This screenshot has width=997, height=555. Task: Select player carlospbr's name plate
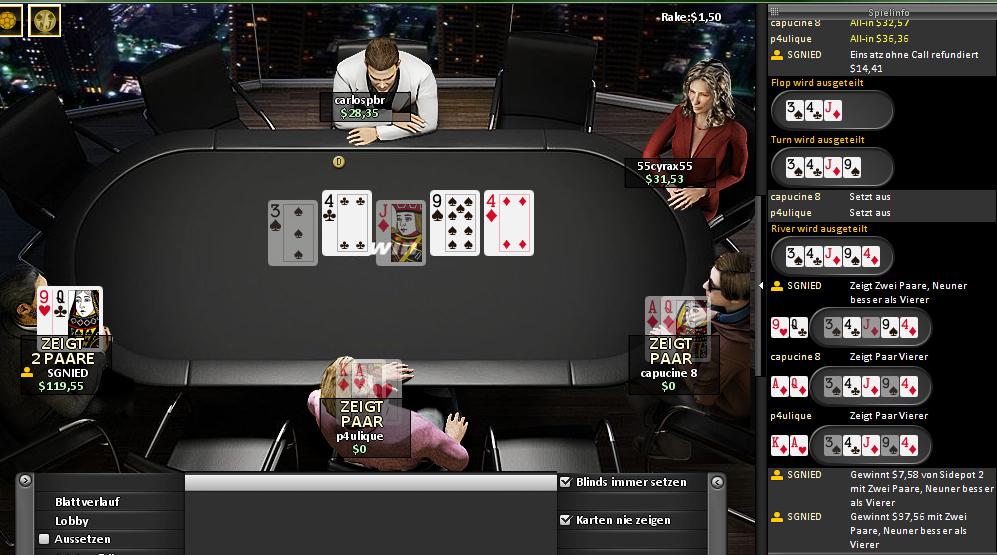tap(360, 106)
